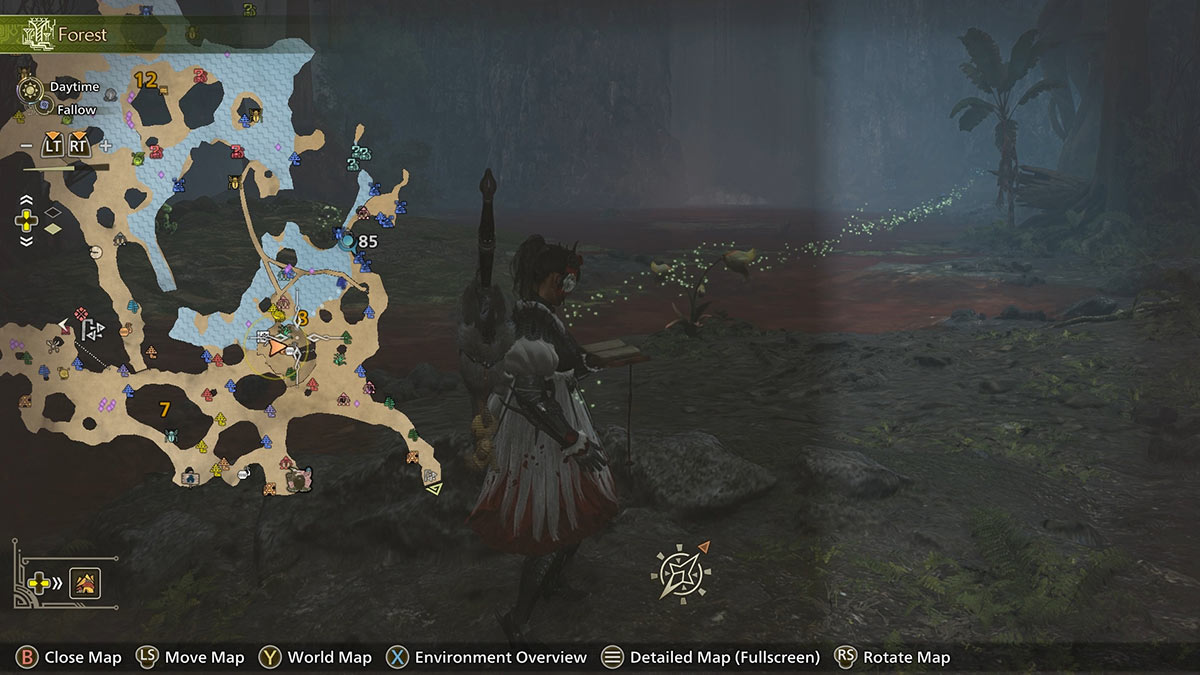The image size is (1200, 675).
Task: Select the teal question mark cluster
Action: pyautogui.click(x=358, y=157)
